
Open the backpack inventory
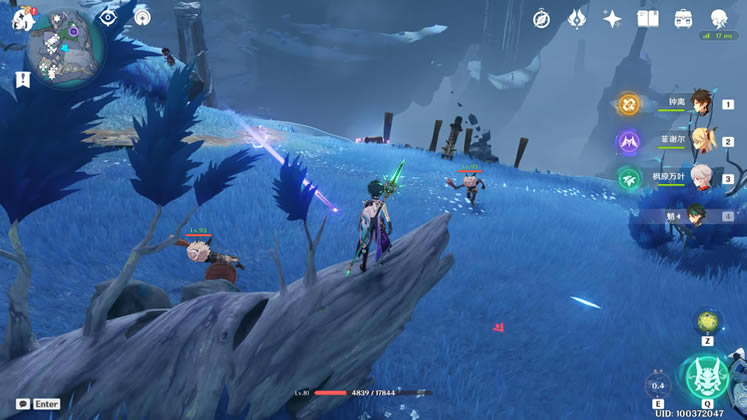pos(683,18)
